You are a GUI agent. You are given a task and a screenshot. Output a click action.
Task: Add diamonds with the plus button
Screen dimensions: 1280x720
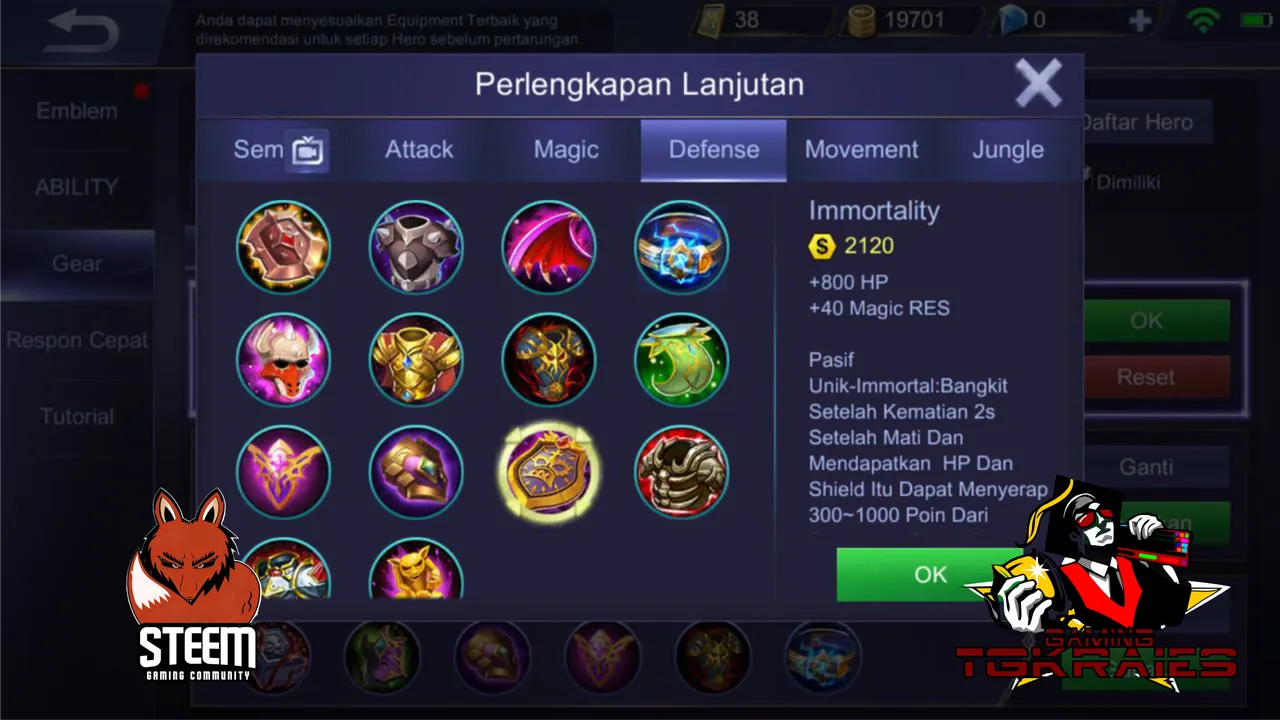coord(1139,21)
